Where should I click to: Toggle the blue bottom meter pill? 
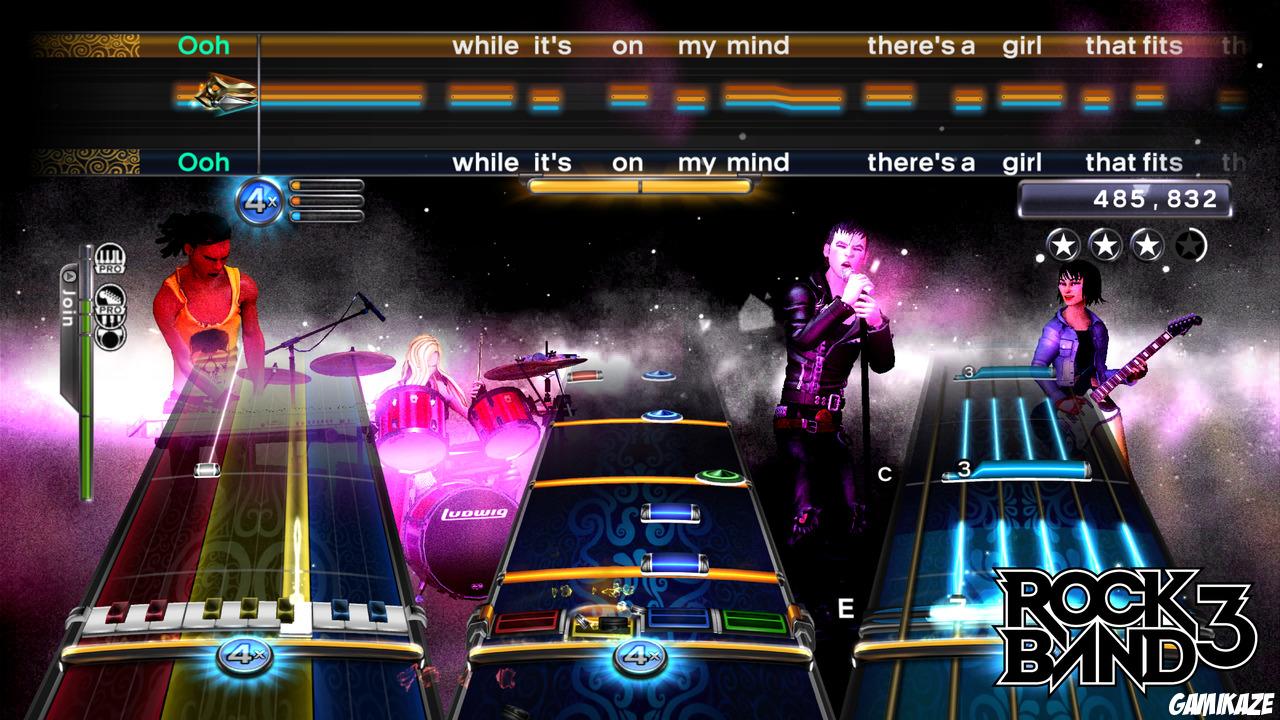[297, 215]
